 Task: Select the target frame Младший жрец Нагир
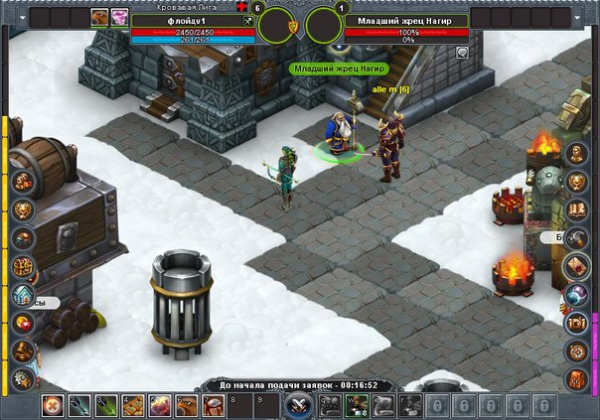tap(406, 19)
